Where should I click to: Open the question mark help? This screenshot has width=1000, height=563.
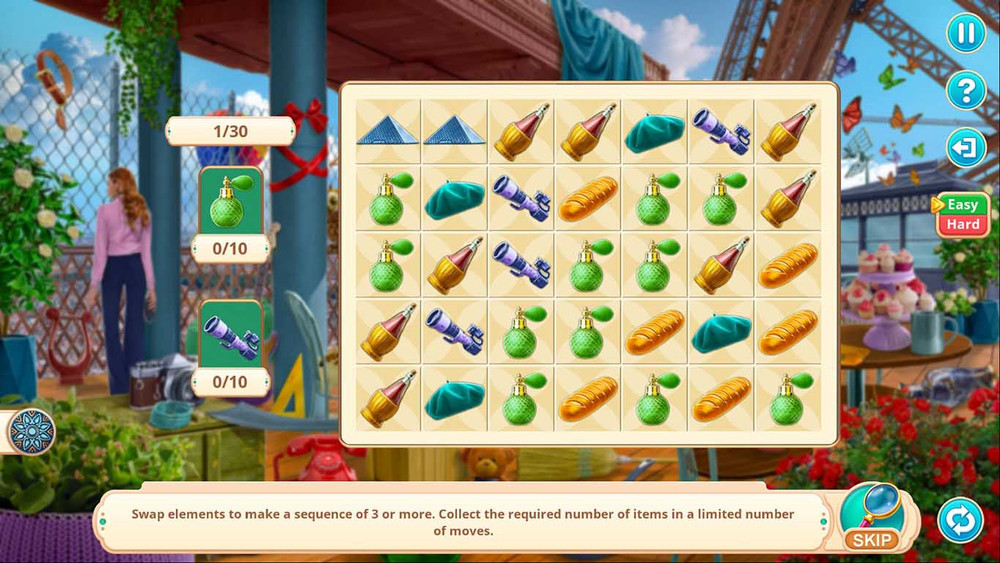coord(966,91)
